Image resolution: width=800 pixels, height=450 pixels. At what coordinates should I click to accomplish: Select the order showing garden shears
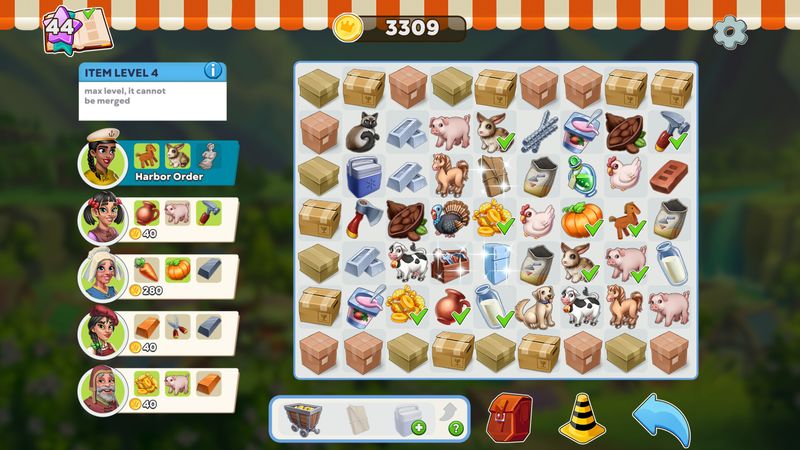click(x=158, y=332)
